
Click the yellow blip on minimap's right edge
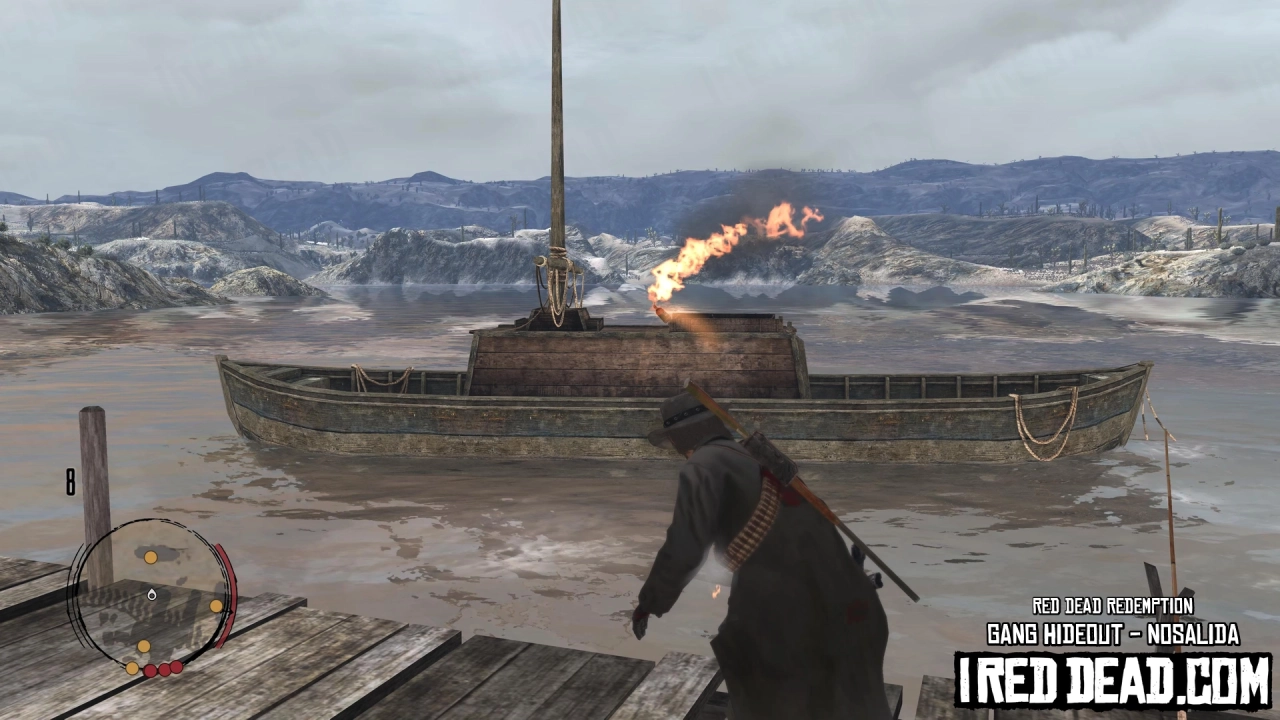click(x=216, y=605)
